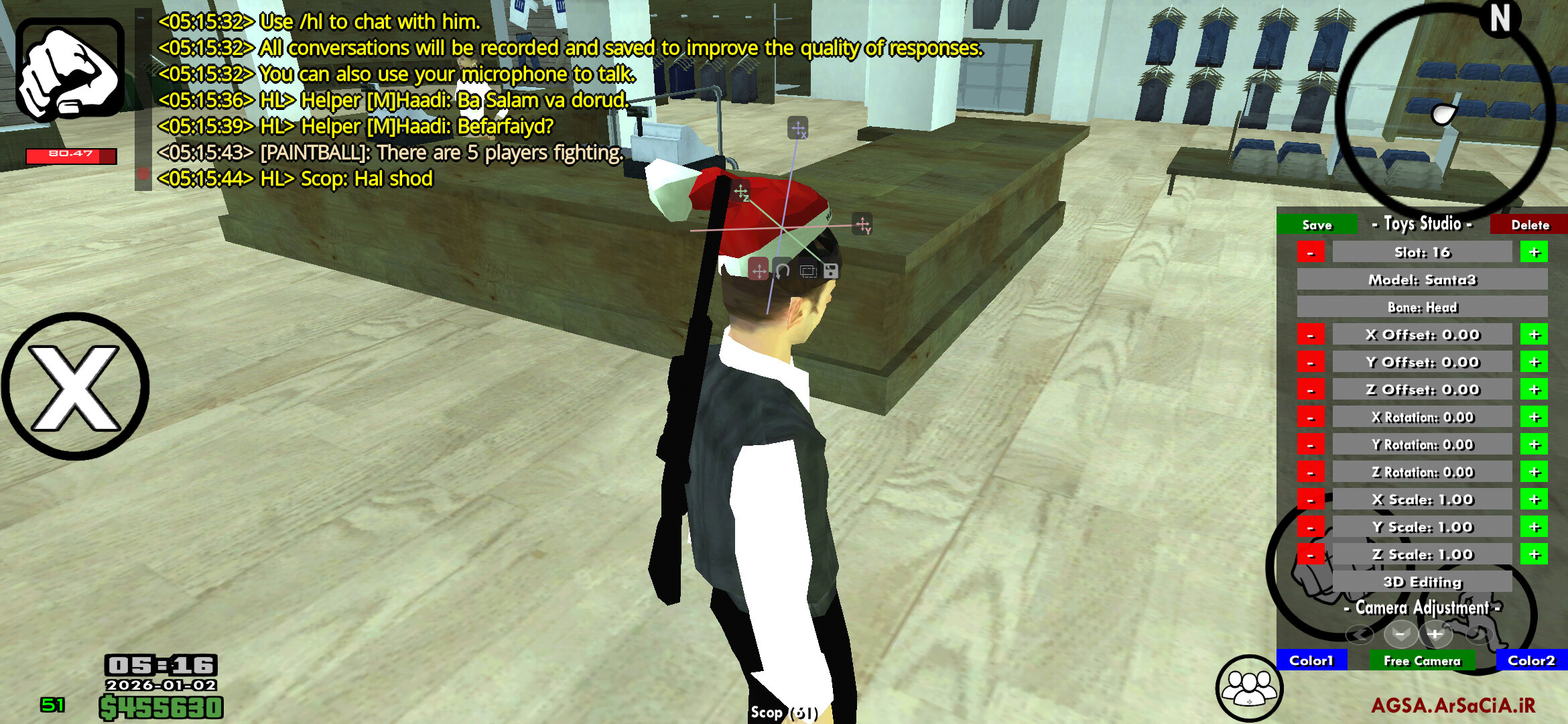Open the Color1 picker
Viewport: 1568px width, 724px height.
pyautogui.click(x=1311, y=660)
